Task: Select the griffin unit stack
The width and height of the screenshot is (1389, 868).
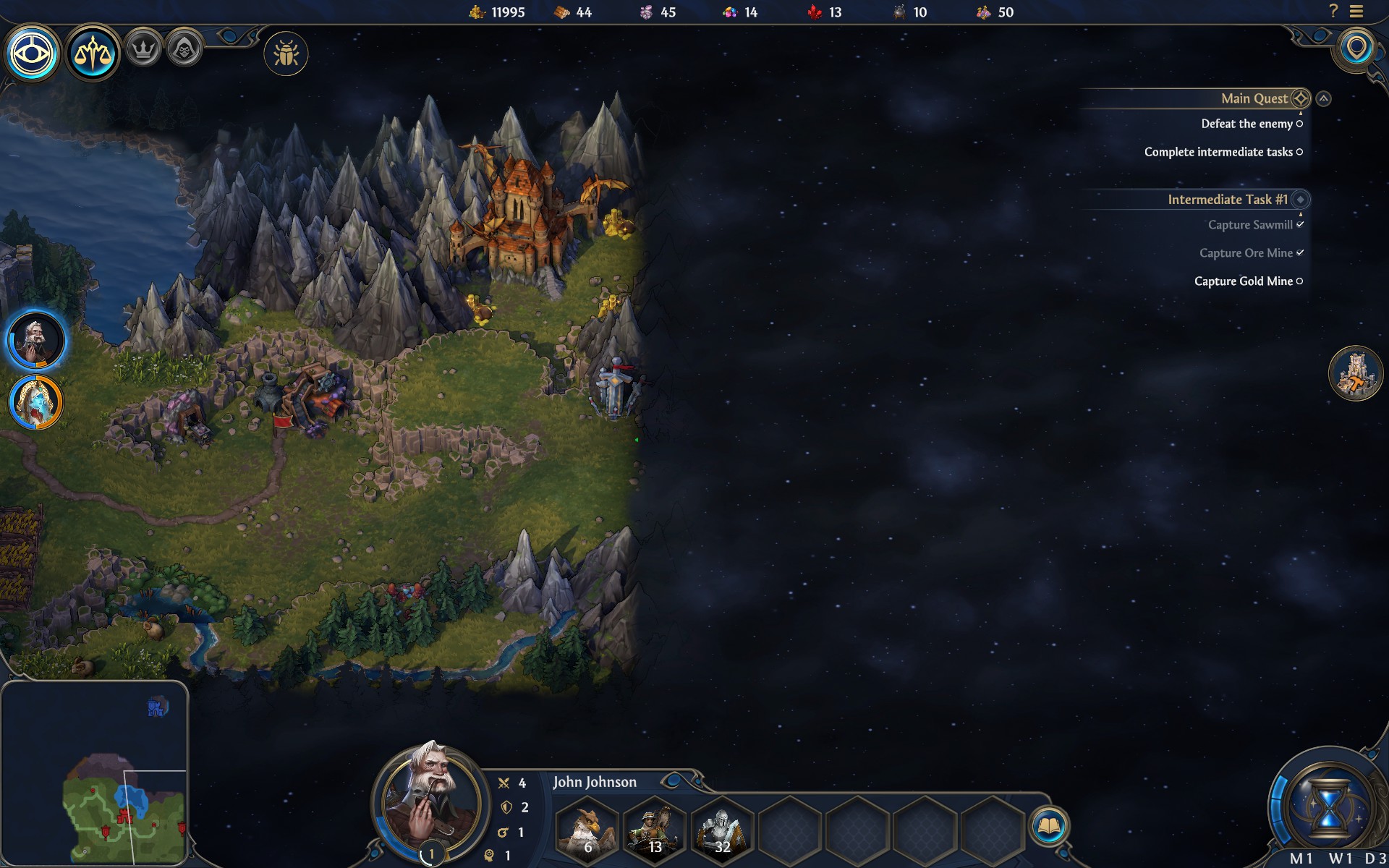Action: pos(587,829)
